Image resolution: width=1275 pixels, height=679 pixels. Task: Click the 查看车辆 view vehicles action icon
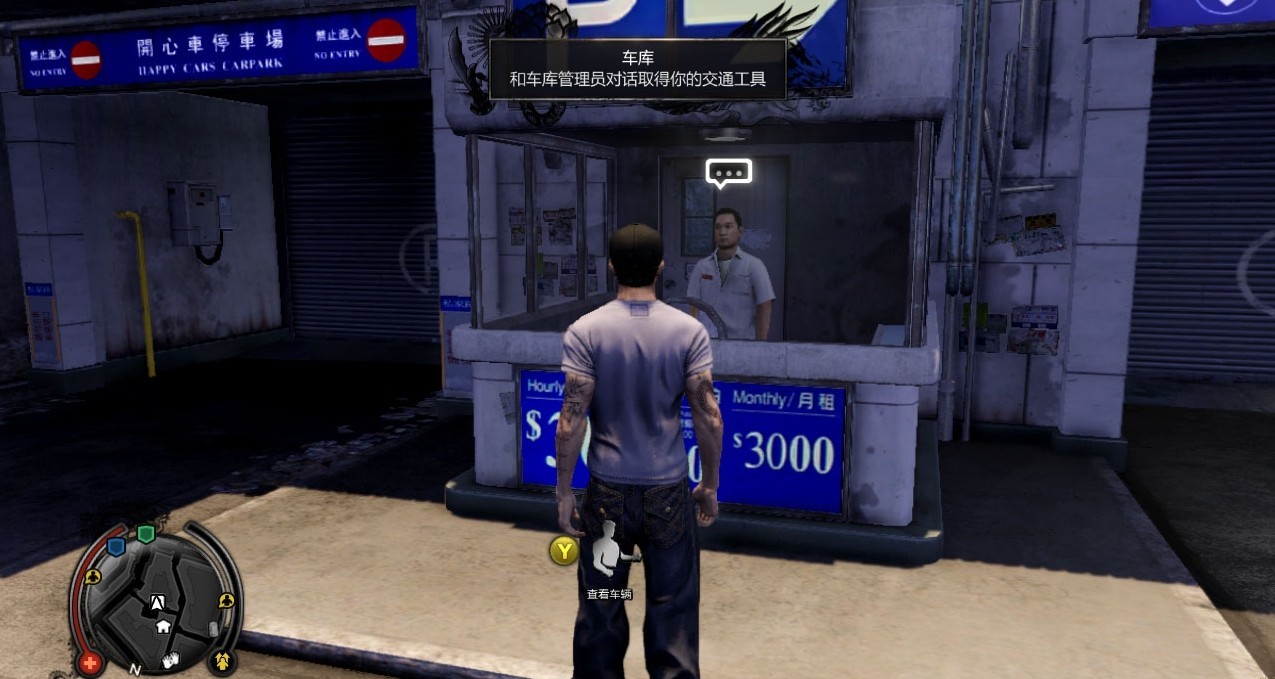pyautogui.click(x=609, y=552)
